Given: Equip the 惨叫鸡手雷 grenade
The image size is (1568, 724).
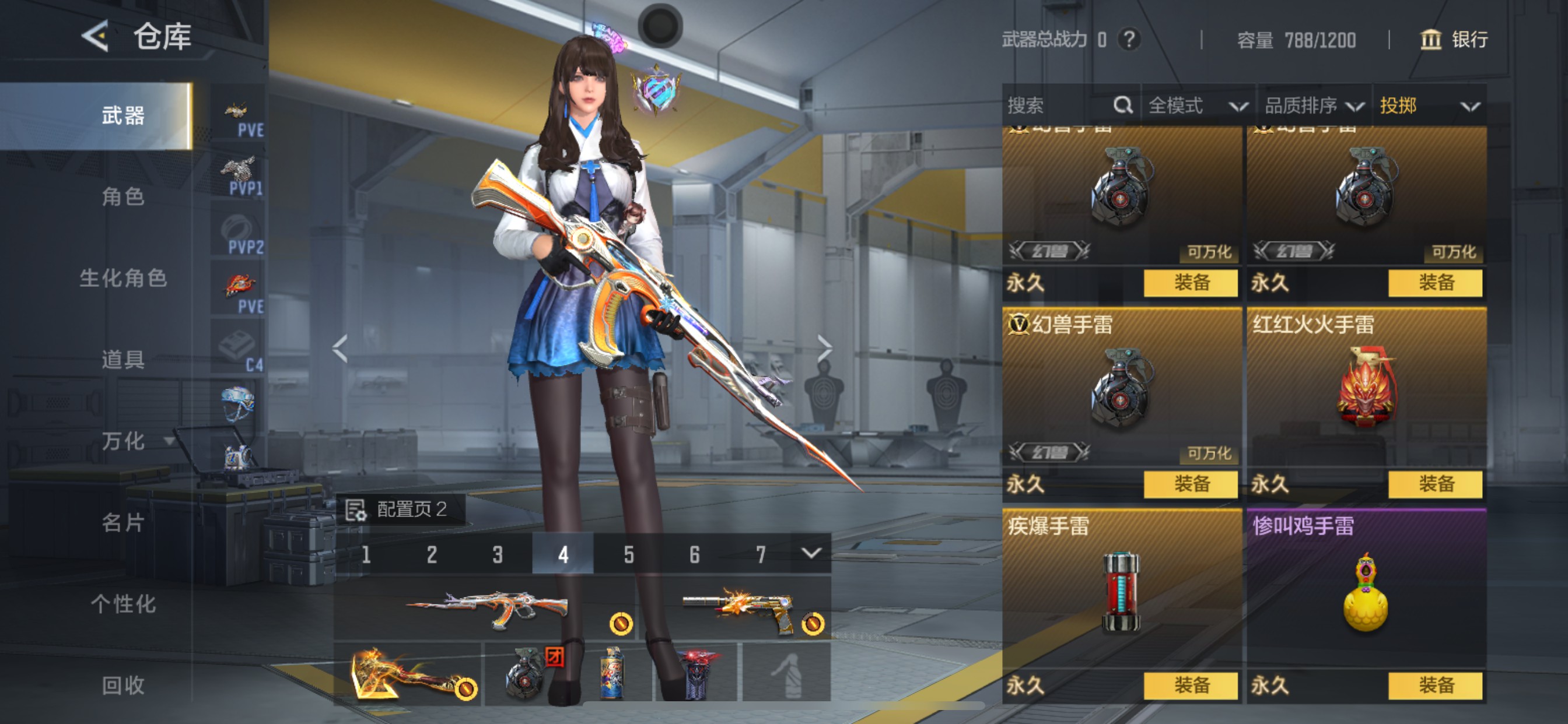Looking at the screenshot, I should [1436, 686].
